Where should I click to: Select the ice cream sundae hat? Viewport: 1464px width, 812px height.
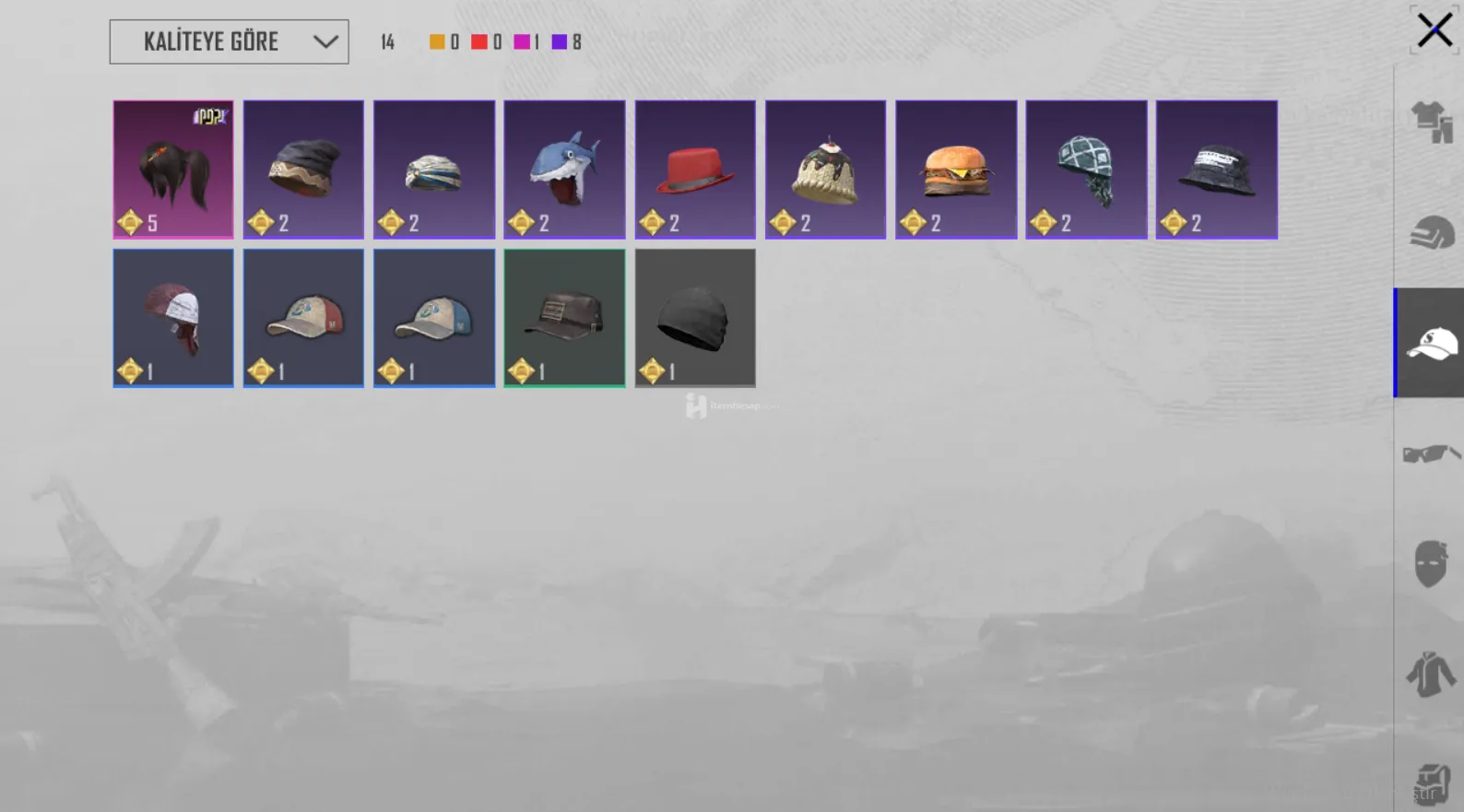click(x=825, y=170)
